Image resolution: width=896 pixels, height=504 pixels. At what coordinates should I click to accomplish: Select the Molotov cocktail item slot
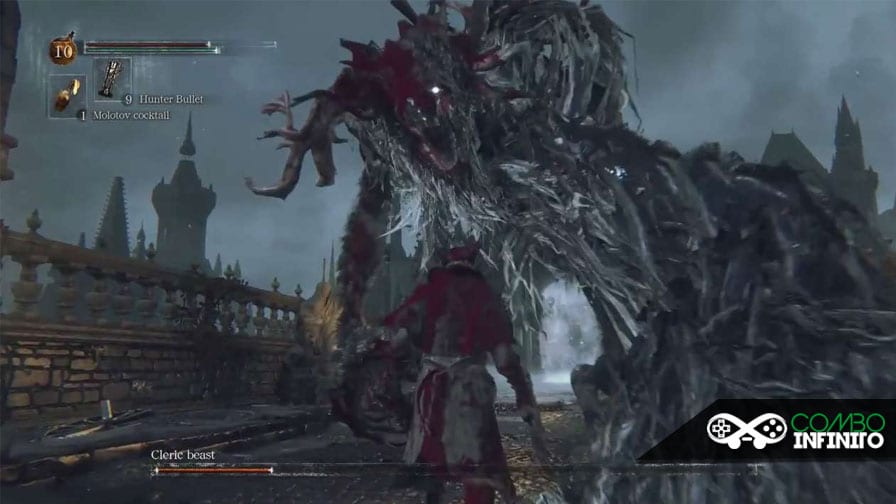click(x=65, y=93)
